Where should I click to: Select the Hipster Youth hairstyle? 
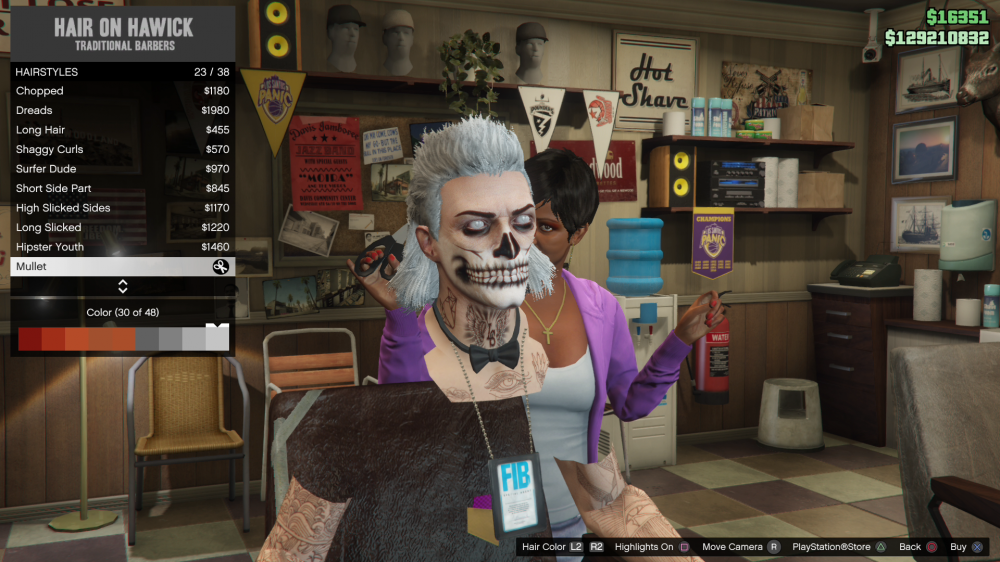[x=122, y=247]
